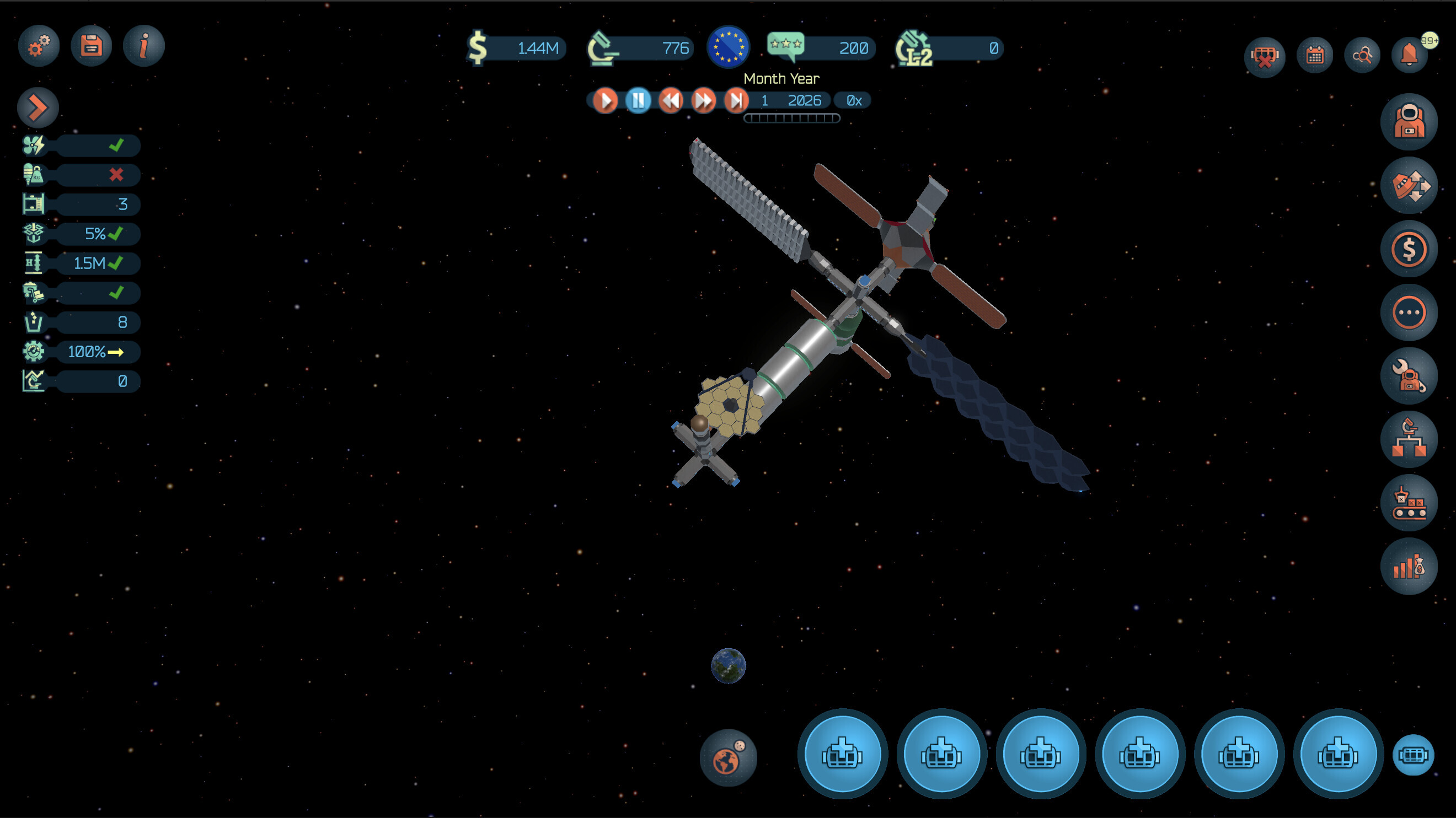
Task: Open the astronaut crew panel
Action: pos(1410,121)
